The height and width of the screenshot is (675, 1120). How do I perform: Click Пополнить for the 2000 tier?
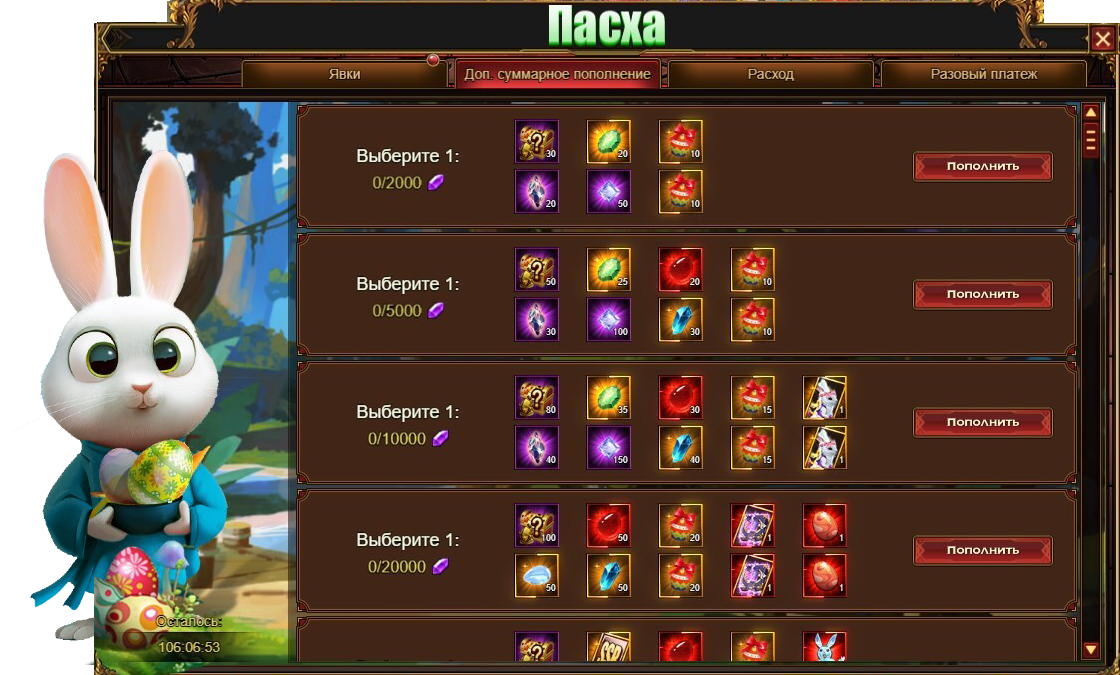click(x=982, y=167)
